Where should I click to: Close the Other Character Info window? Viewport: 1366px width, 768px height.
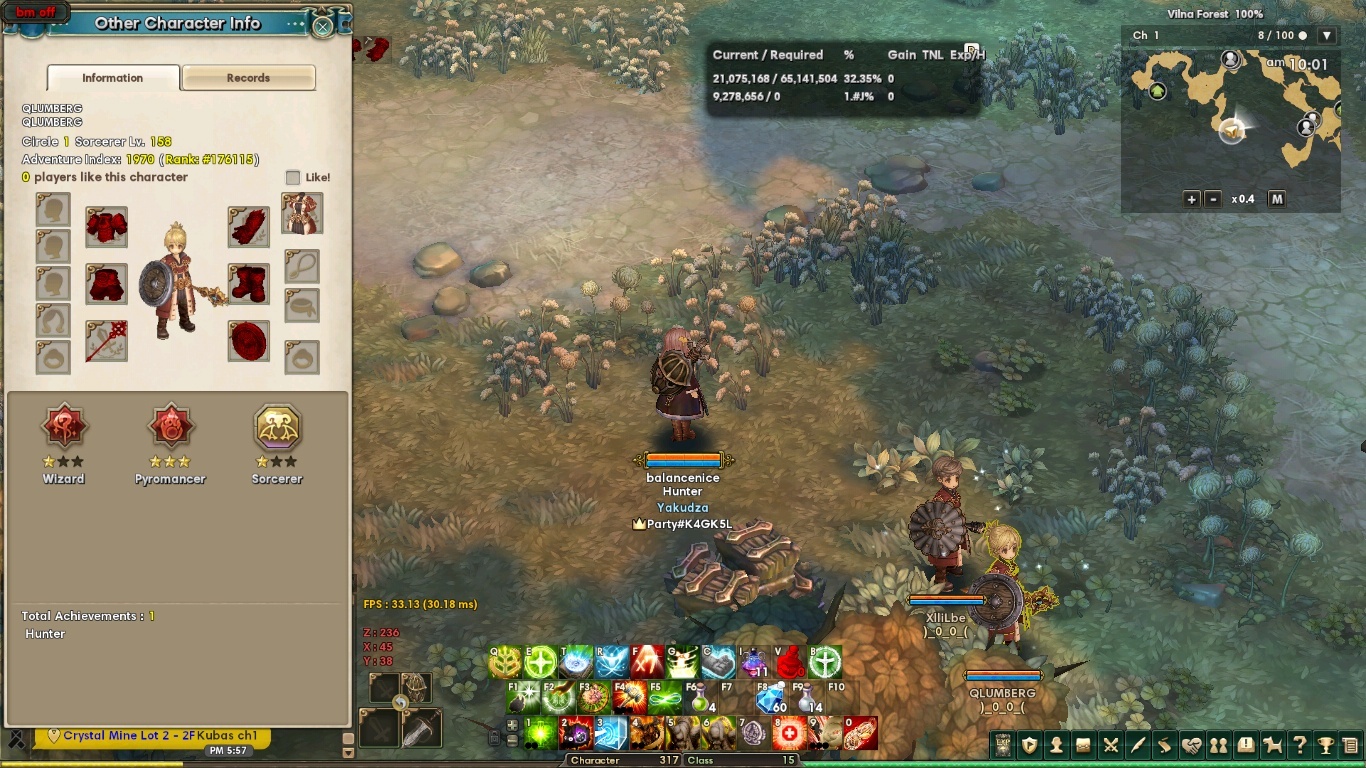[x=323, y=26]
